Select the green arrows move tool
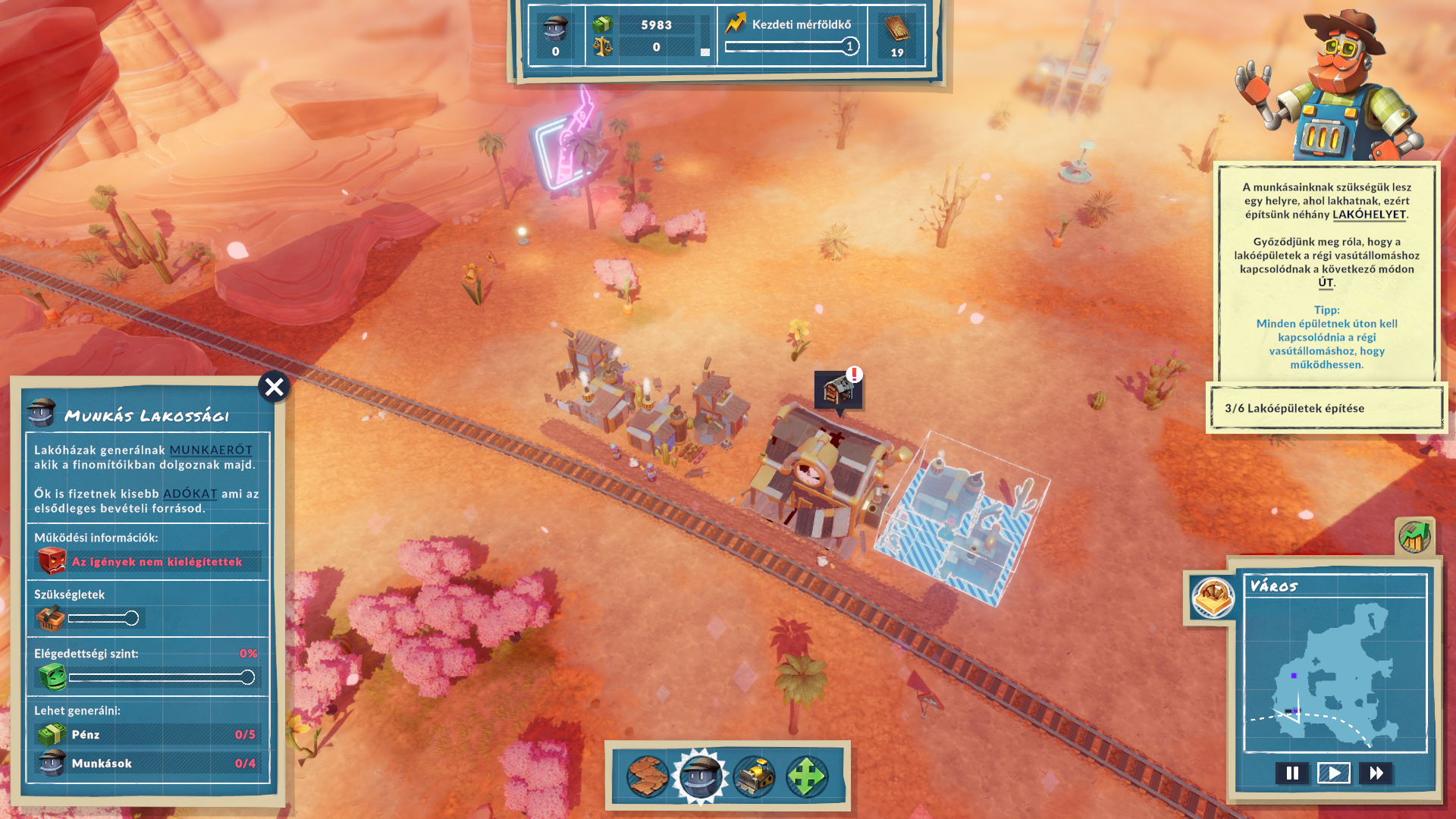1456x819 pixels. [x=807, y=776]
